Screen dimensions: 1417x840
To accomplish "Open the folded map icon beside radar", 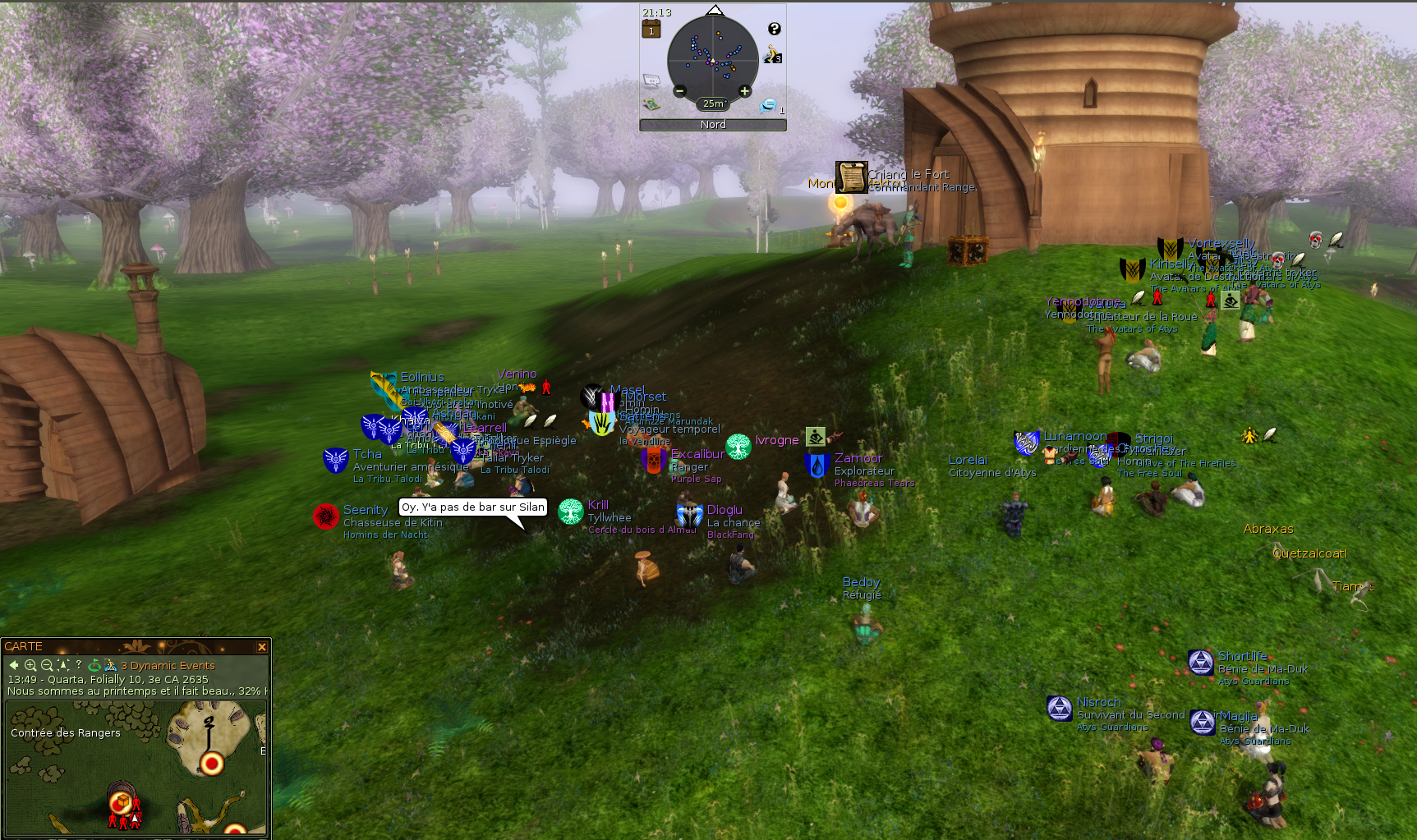I will pyautogui.click(x=651, y=104).
